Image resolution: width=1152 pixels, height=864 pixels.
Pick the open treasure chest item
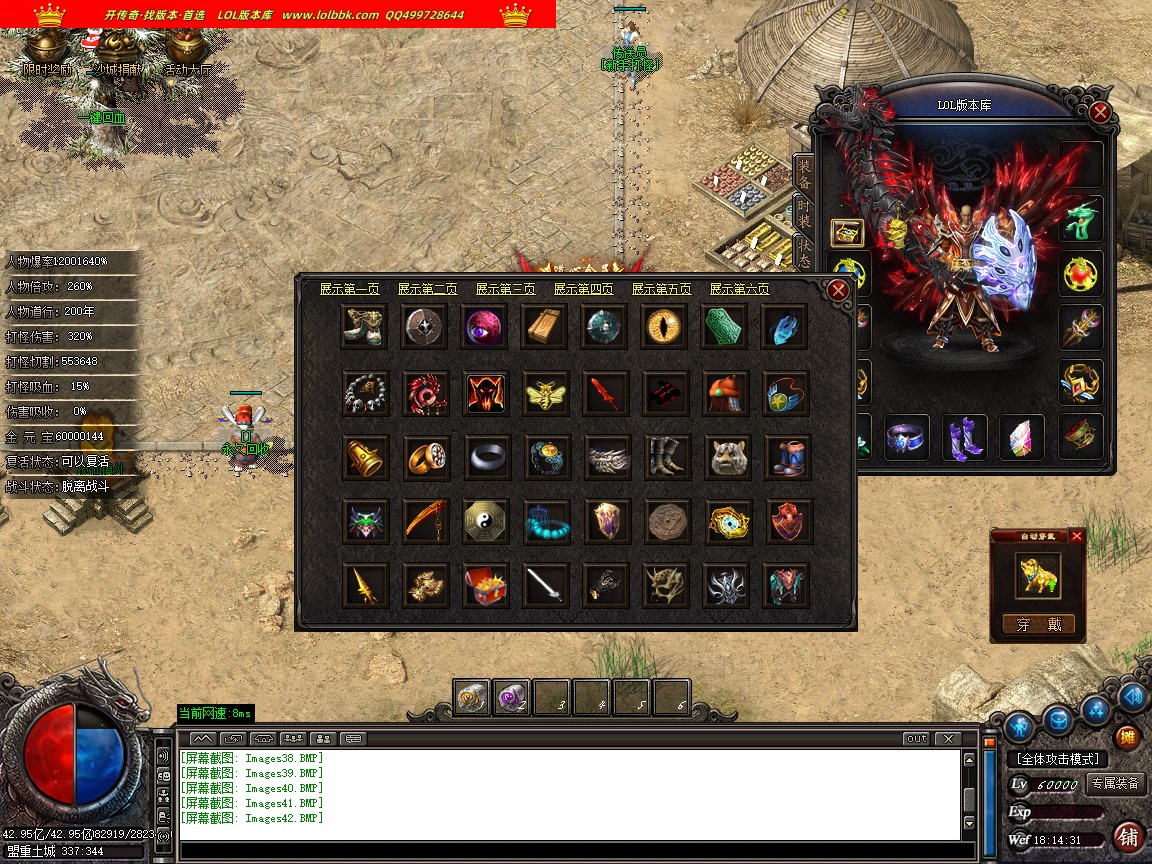click(x=485, y=585)
